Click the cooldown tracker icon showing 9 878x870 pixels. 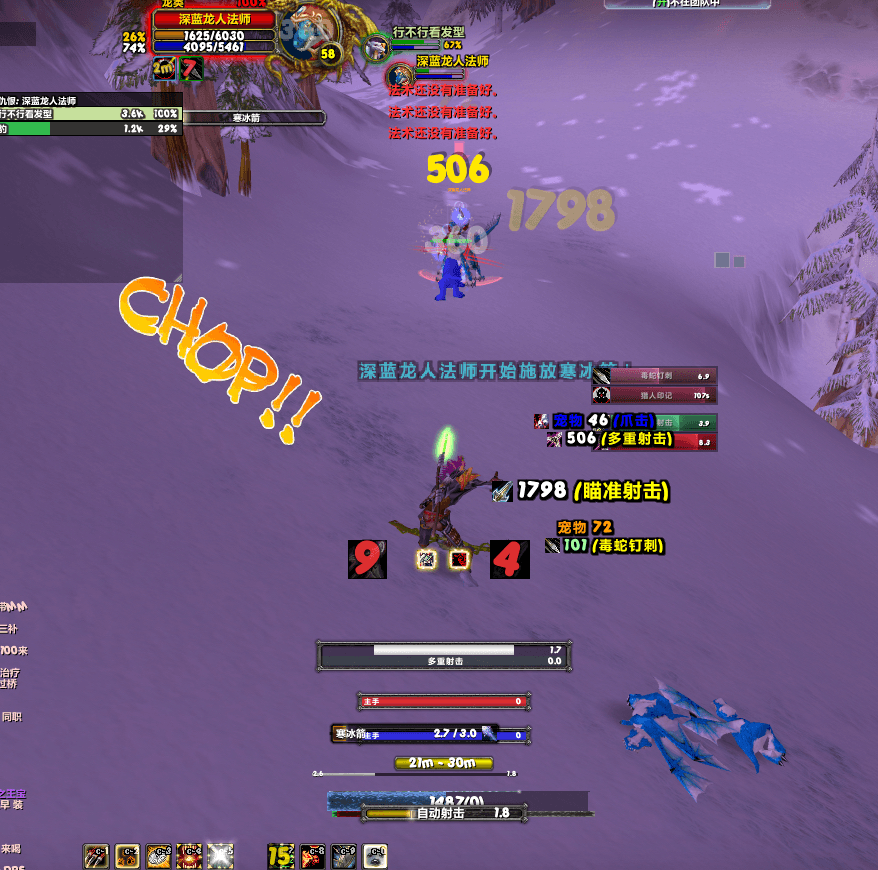[367, 559]
